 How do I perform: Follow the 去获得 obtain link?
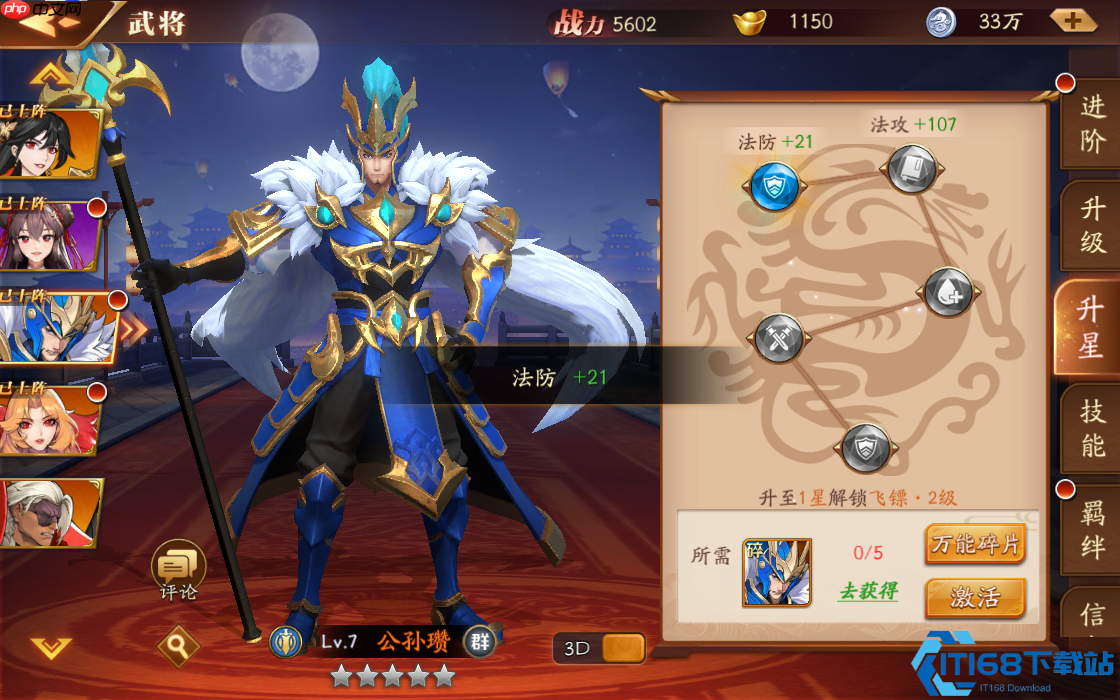pyautogui.click(x=867, y=591)
